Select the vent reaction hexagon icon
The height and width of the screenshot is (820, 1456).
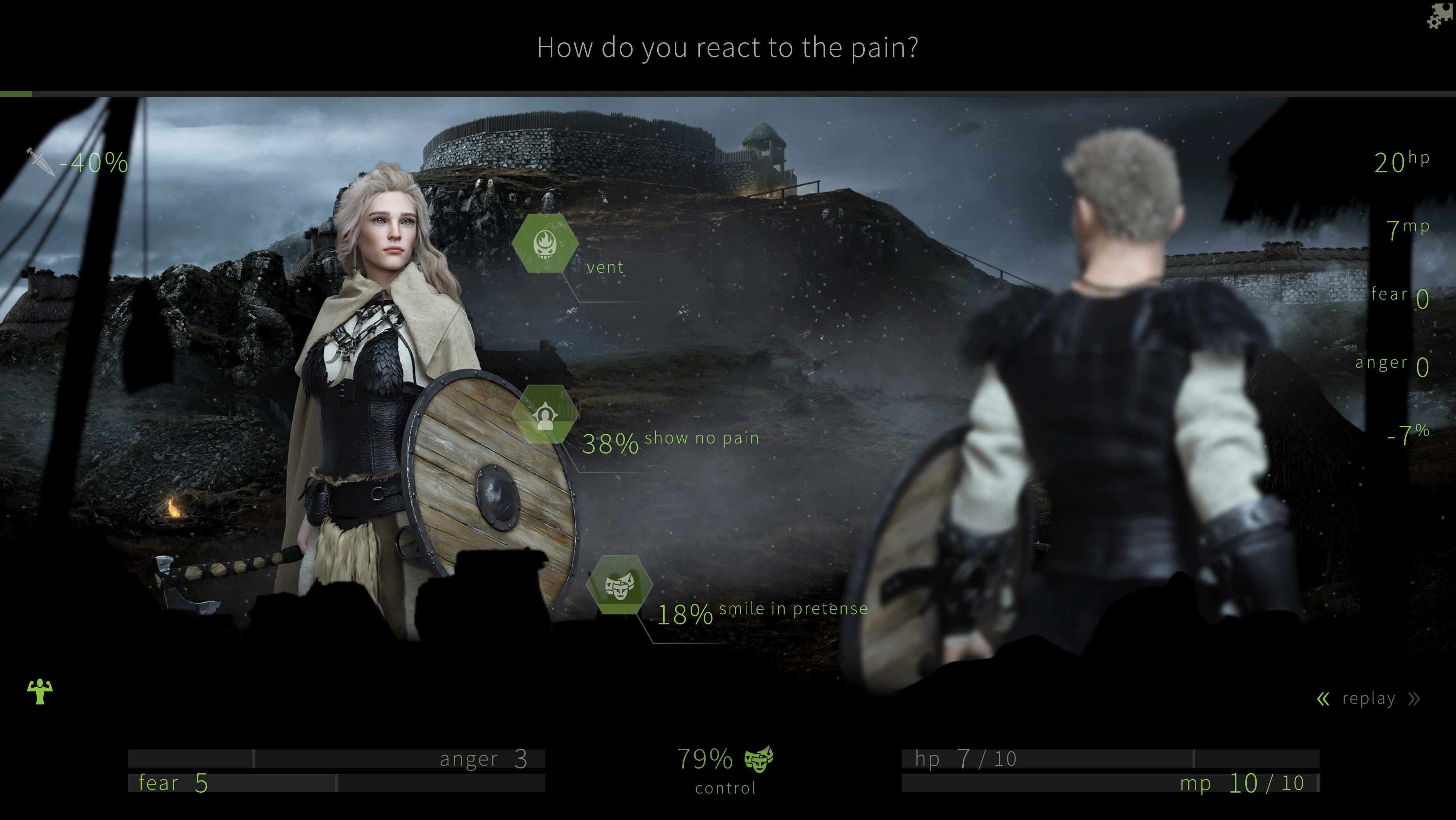coord(546,244)
